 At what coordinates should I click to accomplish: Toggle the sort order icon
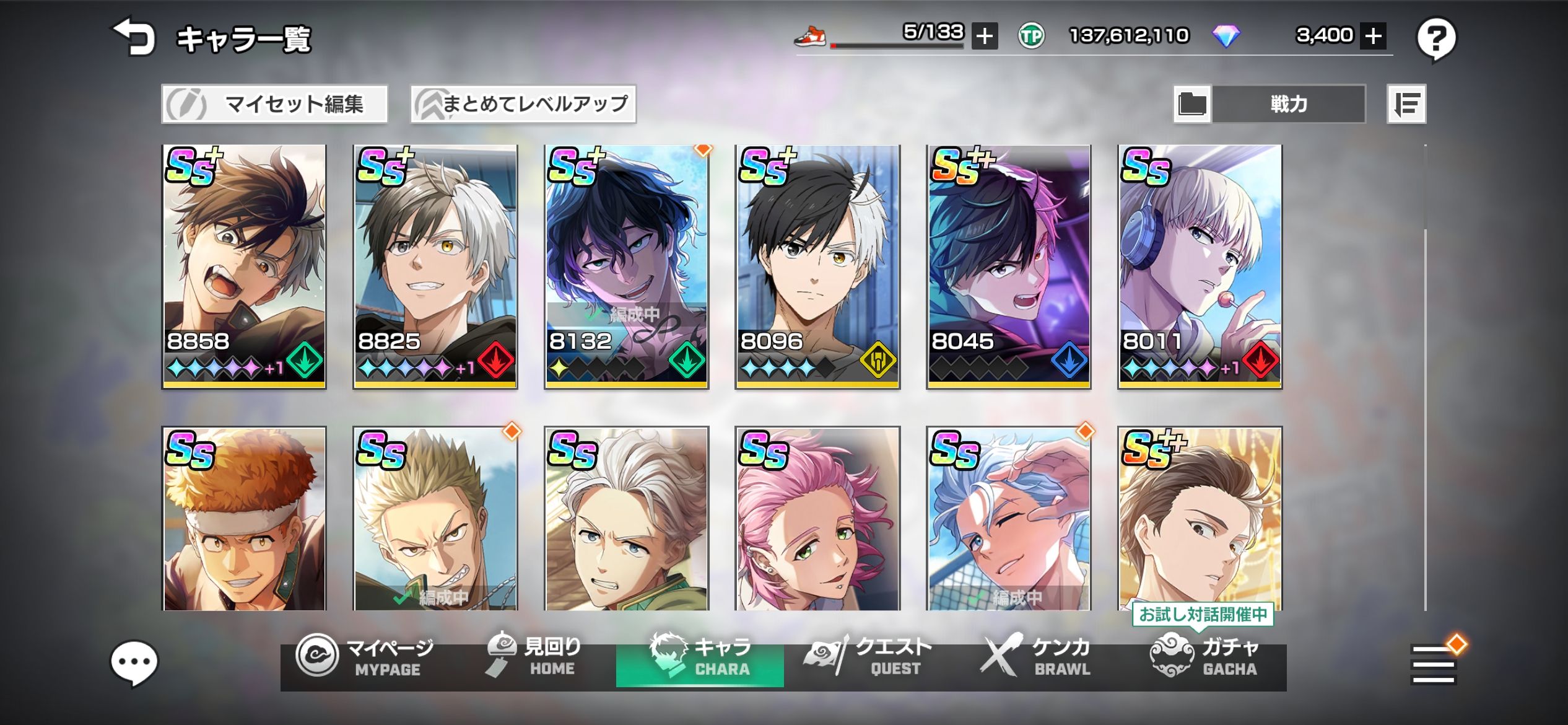pyautogui.click(x=1406, y=104)
